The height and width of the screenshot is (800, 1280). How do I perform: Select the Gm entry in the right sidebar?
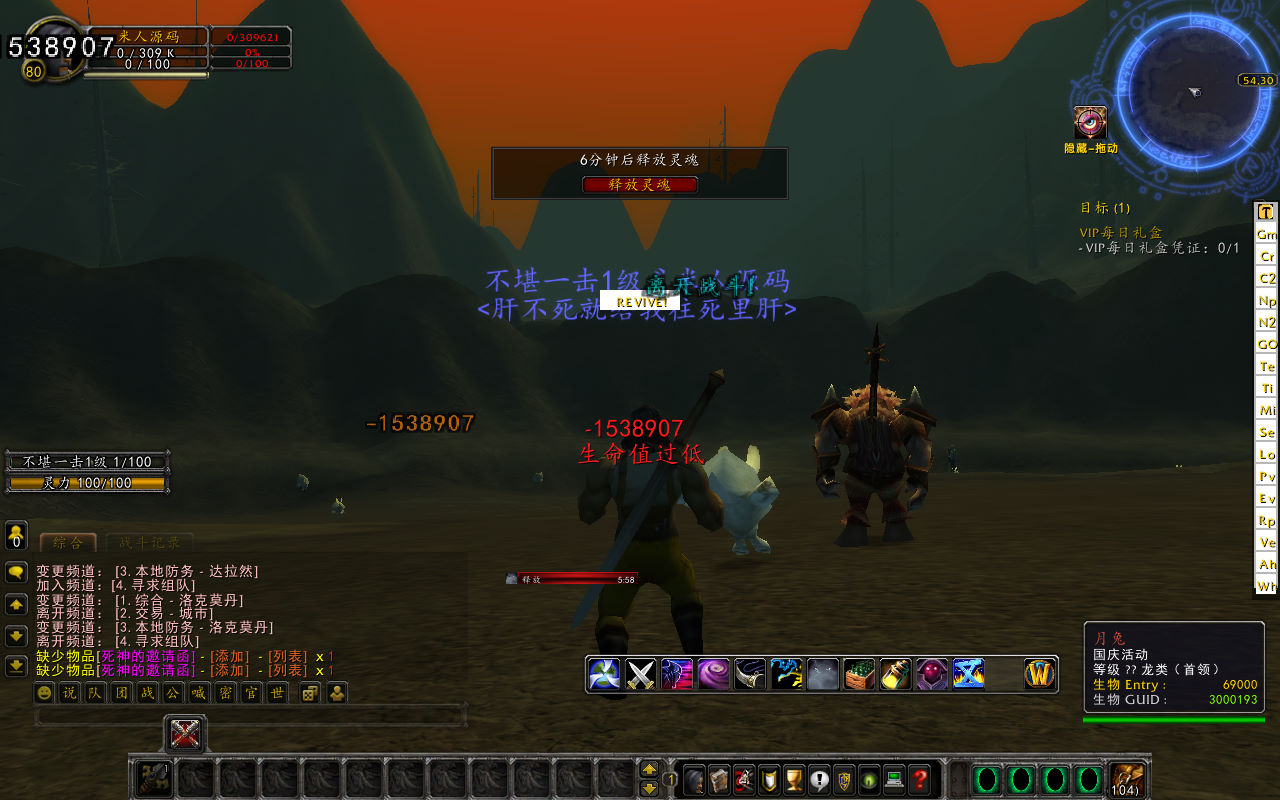click(x=1267, y=234)
